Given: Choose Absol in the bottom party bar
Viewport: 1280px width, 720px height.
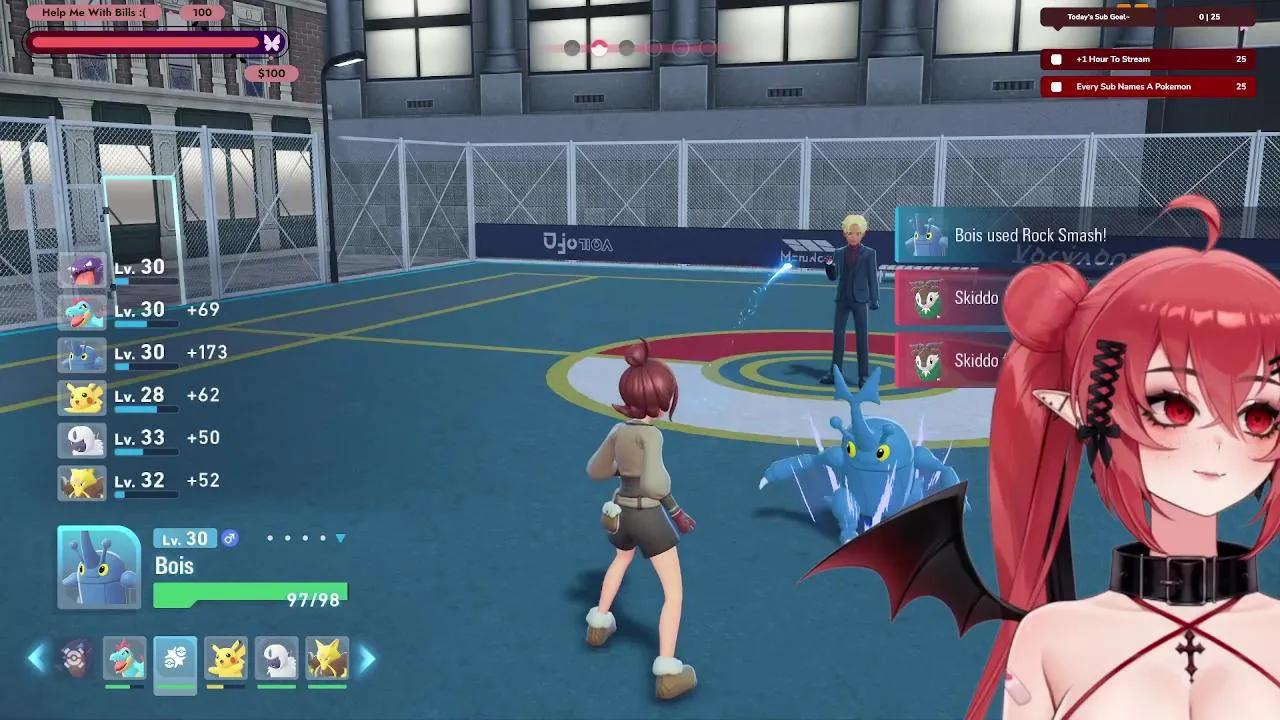Looking at the screenshot, I should click(x=277, y=658).
